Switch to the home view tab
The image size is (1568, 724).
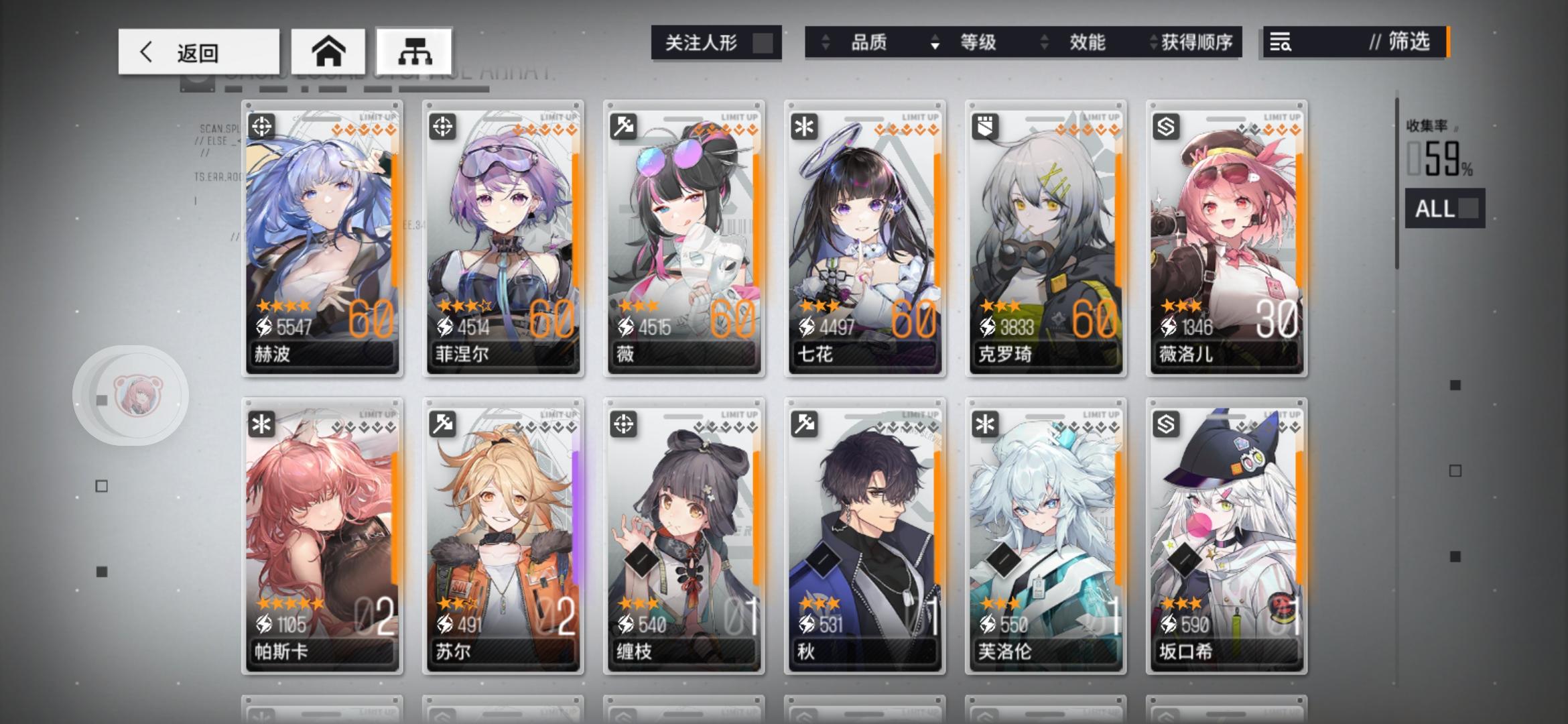point(329,50)
